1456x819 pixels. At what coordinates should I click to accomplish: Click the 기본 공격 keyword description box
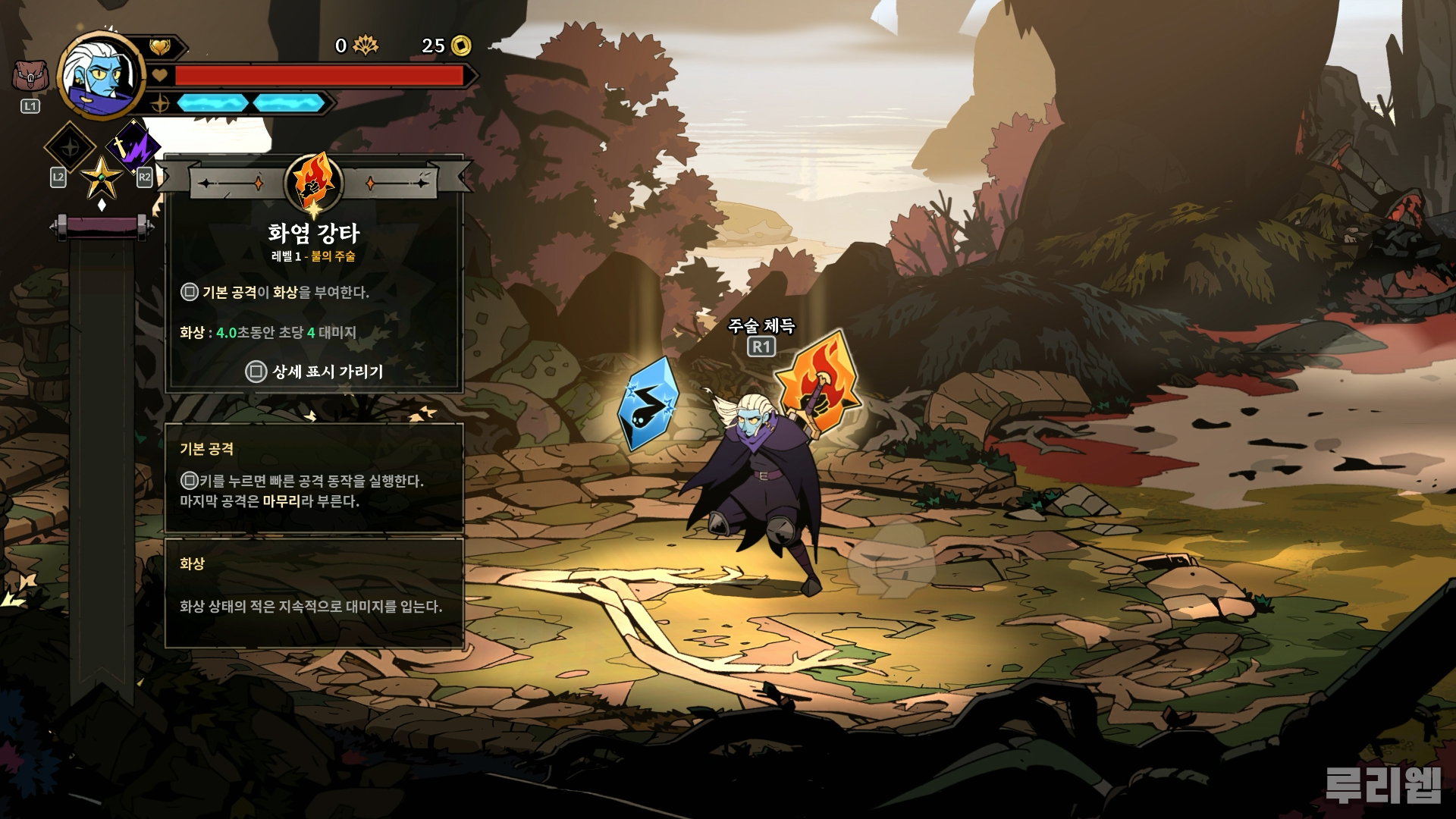(313, 477)
